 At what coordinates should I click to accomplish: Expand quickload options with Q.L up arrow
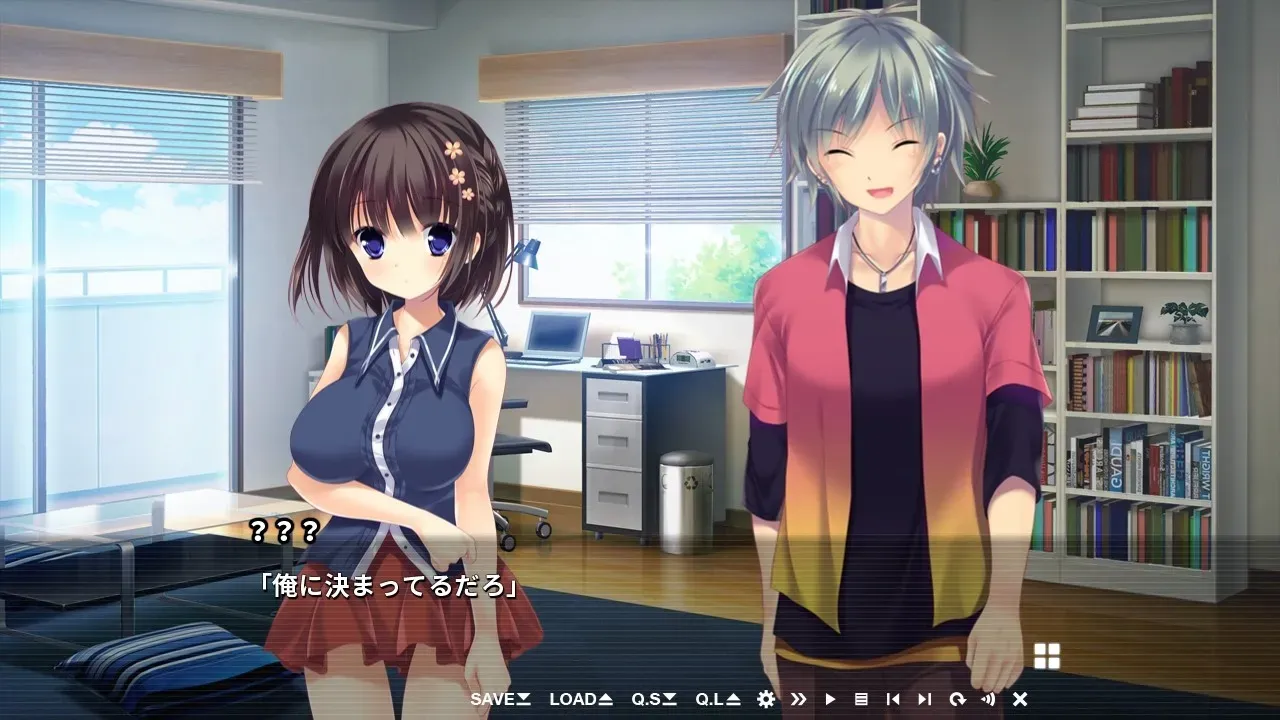pos(731,700)
